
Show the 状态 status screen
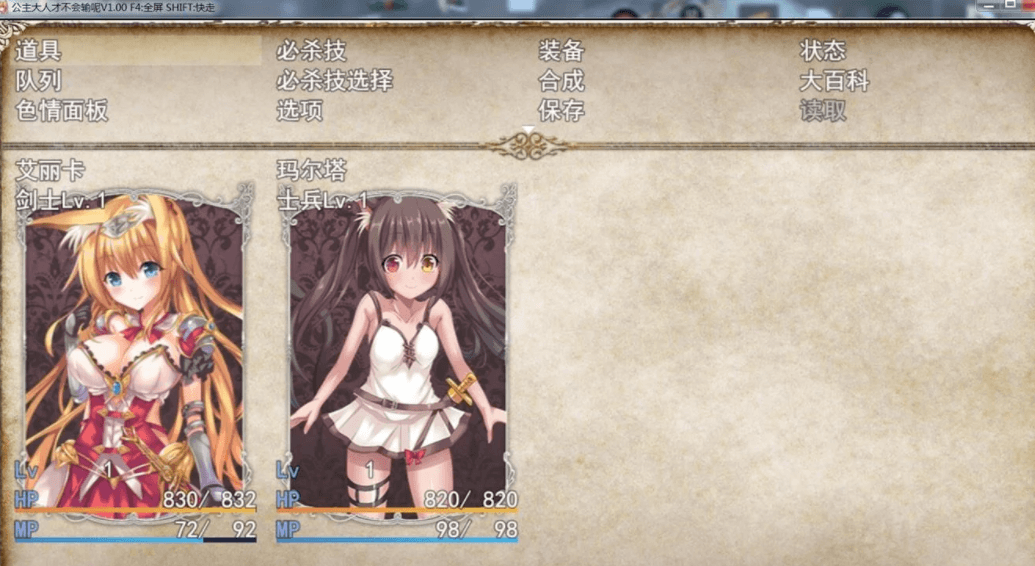point(823,51)
